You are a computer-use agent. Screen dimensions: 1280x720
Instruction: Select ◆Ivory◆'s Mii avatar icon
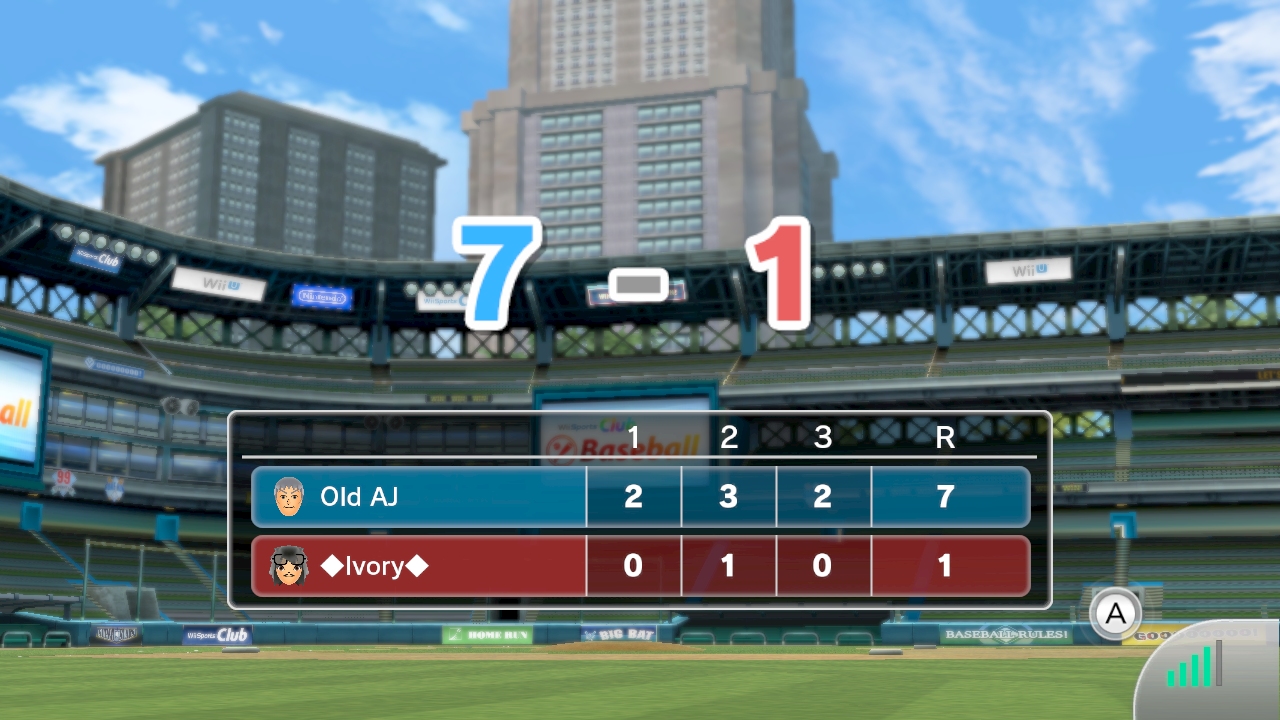(x=290, y=565)
